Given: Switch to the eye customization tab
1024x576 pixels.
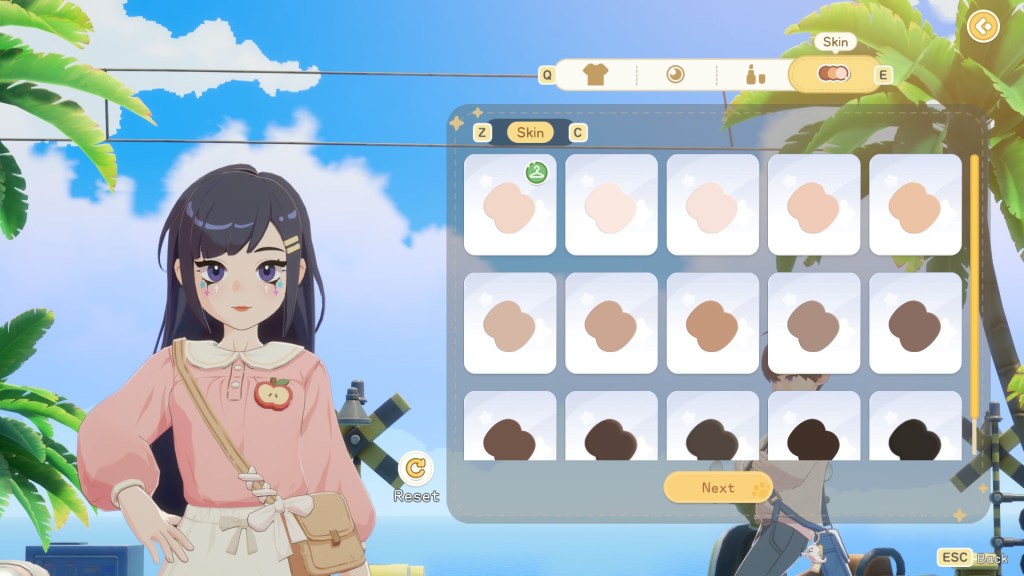Looking at the screenshot, I should tap(675, 74).
